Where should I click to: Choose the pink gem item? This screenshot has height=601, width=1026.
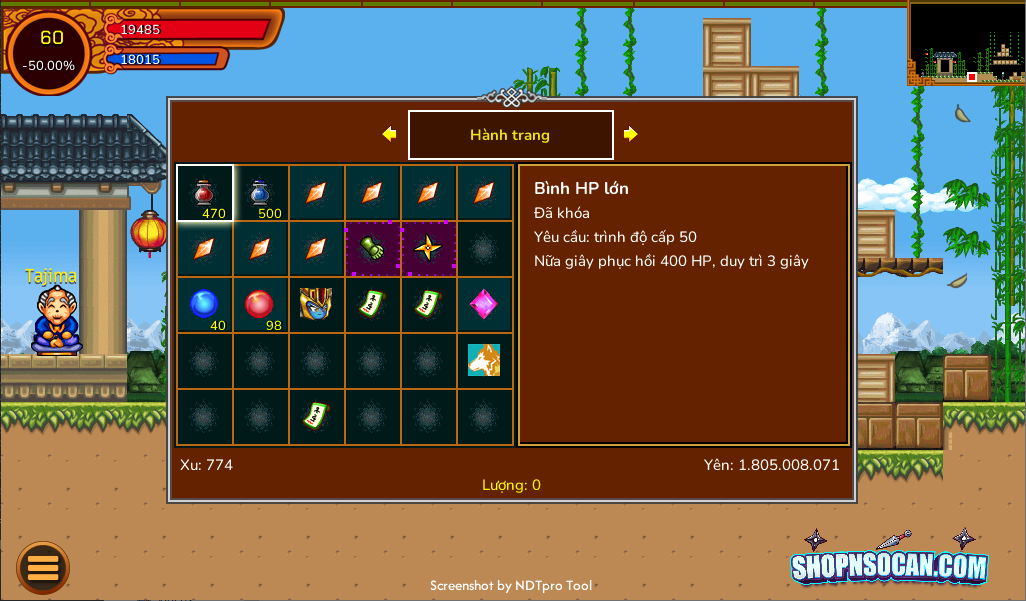tap(485, 305)
